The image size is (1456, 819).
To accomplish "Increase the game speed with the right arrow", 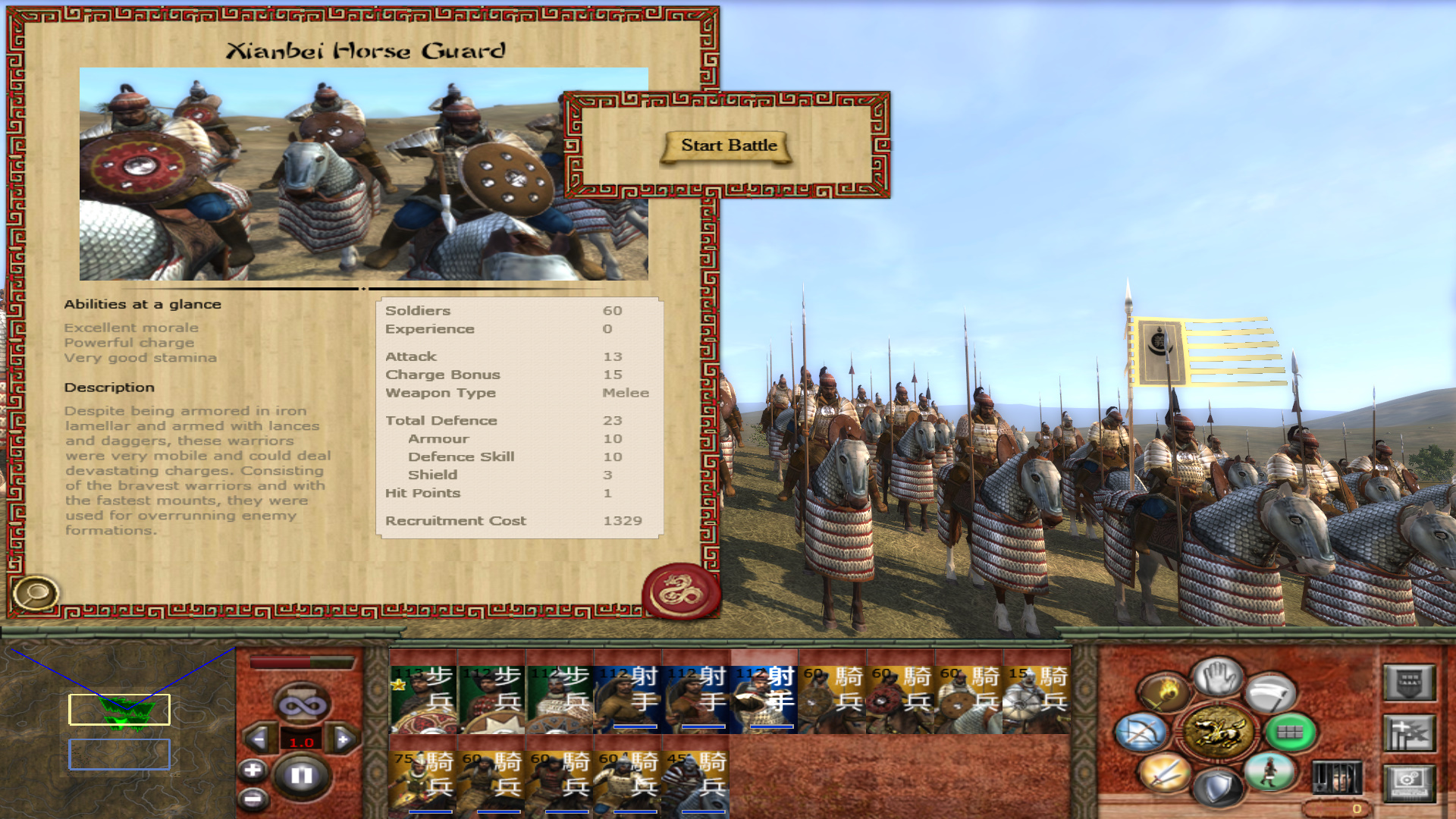I will [343, 739].
